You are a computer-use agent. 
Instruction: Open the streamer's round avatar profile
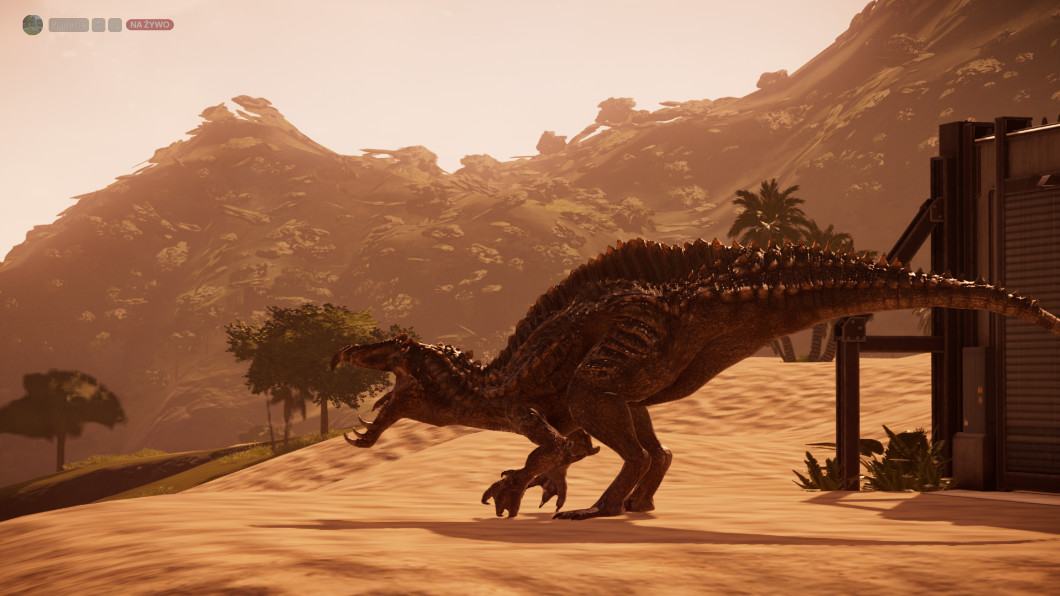(x=32, y=24)
